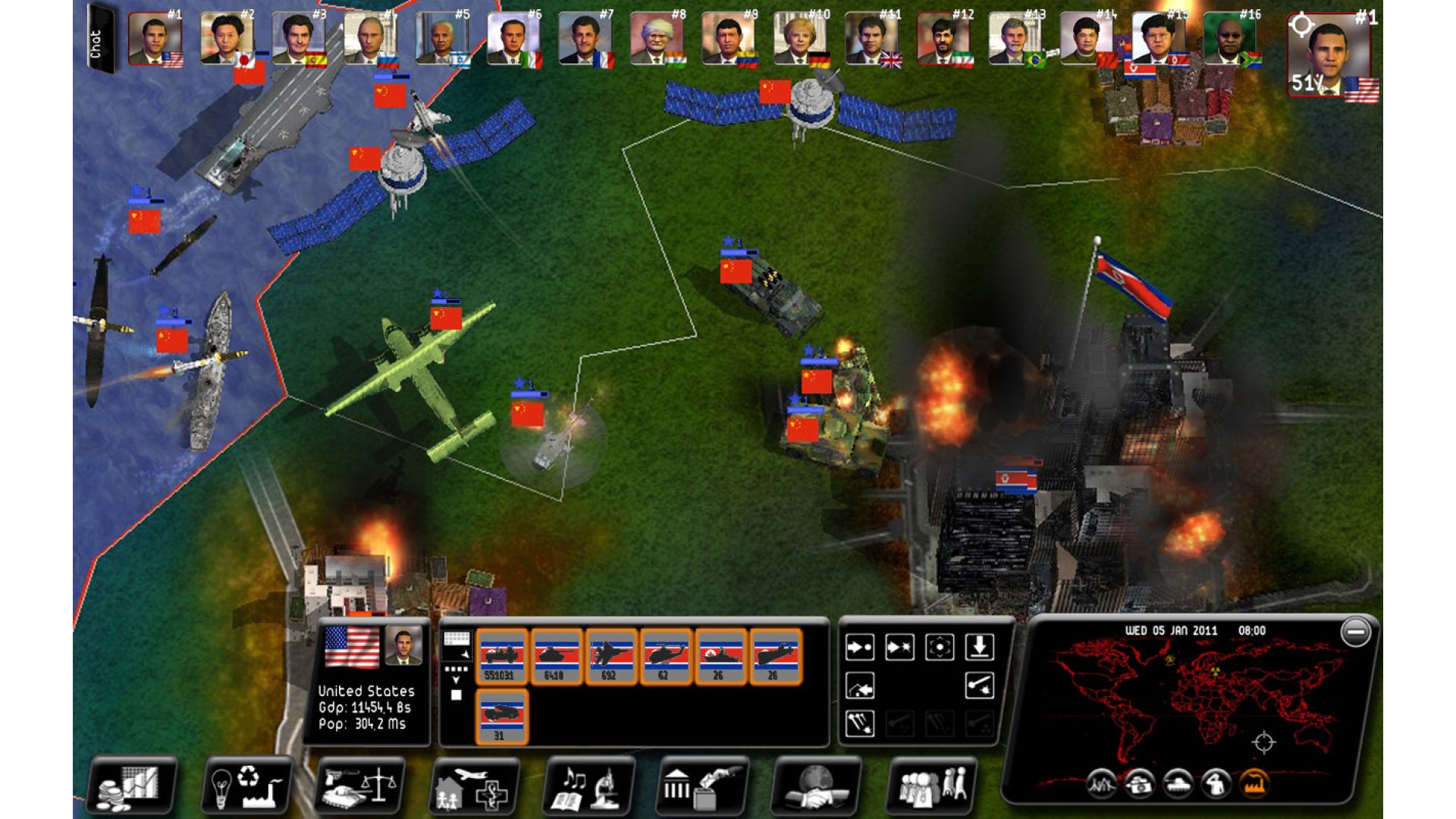Viewport: 1456px width, 819px height.
Task: Select the infantry unit card showing 551031
Action: (501, 657)
